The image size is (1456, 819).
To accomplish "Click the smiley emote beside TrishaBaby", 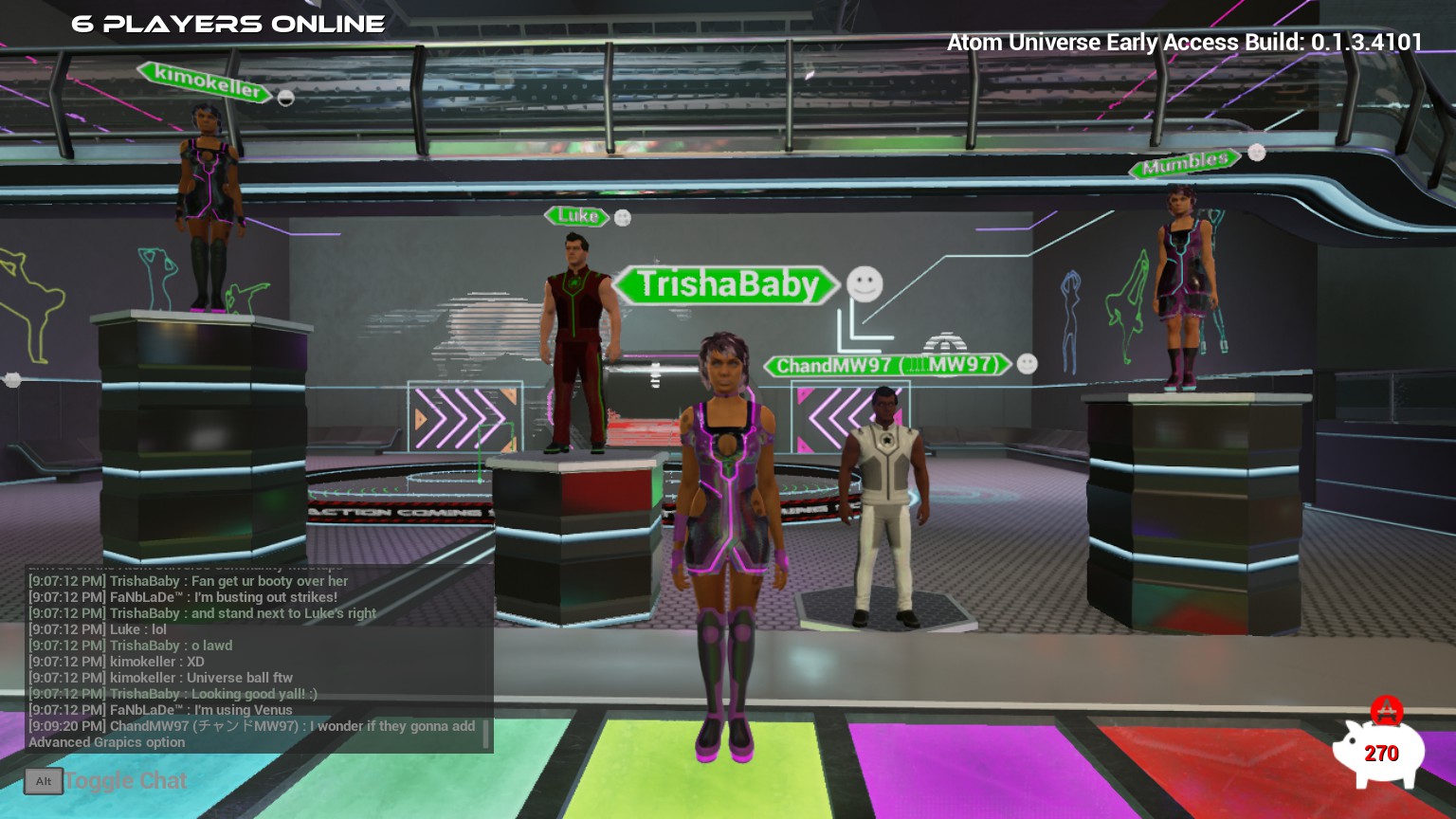I will pyautogui.click(x=864, y=283).
